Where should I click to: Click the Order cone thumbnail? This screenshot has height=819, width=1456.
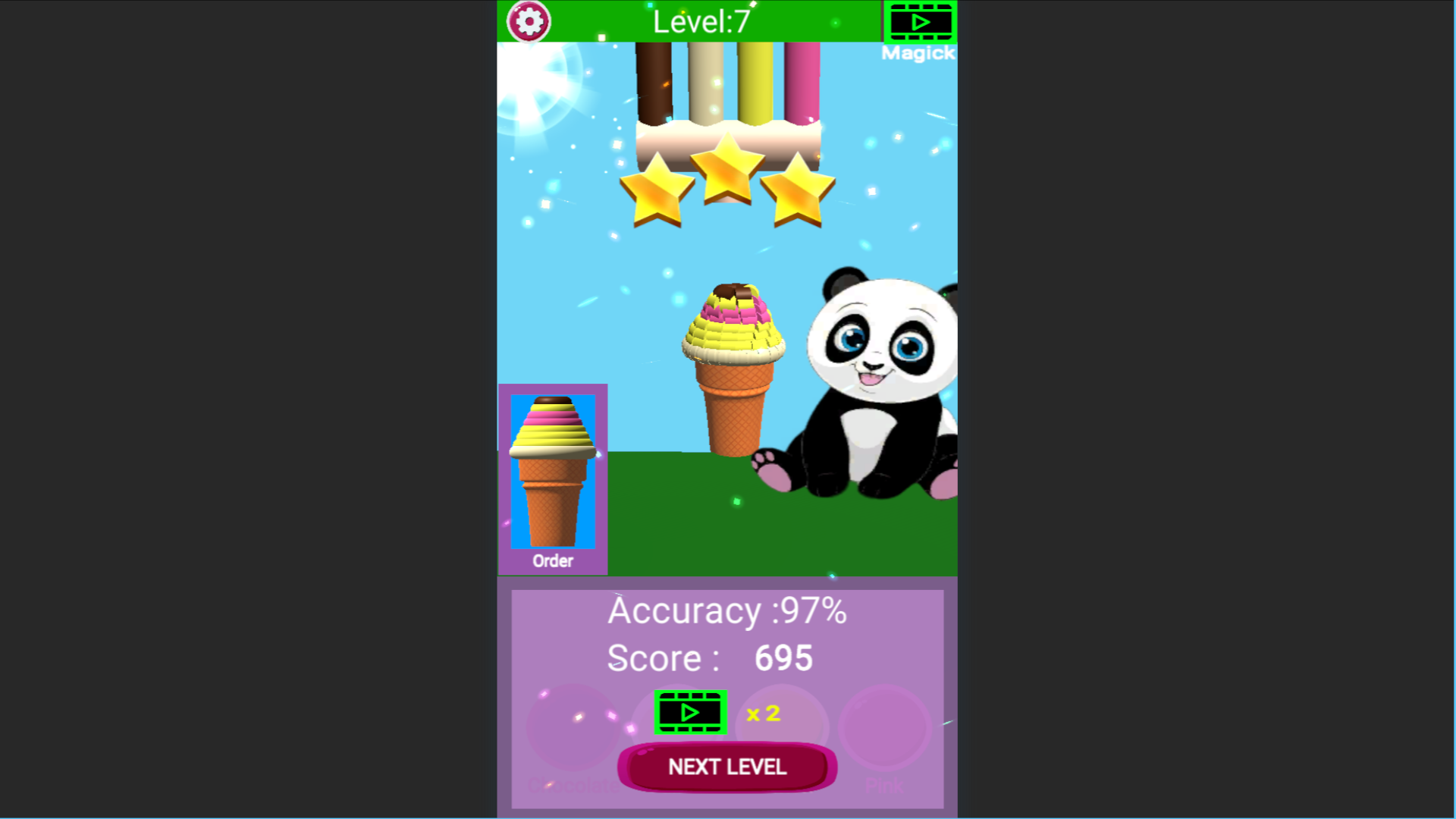click(x=553, y=470)
